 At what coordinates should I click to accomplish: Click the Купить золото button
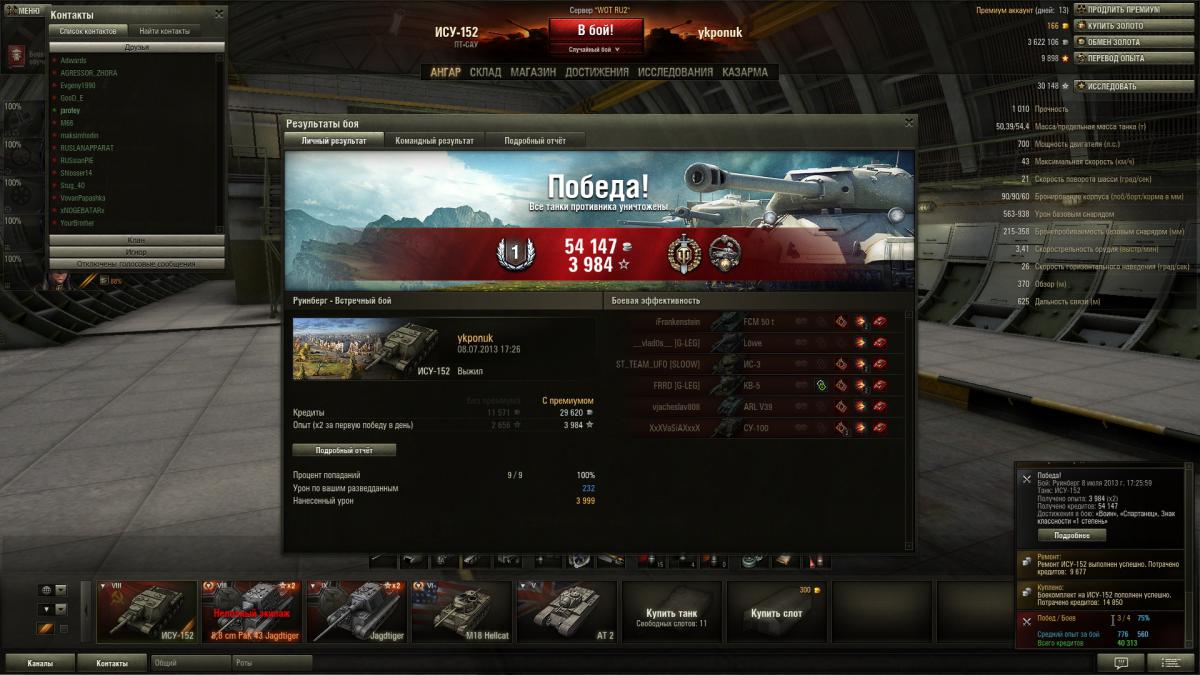pos(1122,26)
